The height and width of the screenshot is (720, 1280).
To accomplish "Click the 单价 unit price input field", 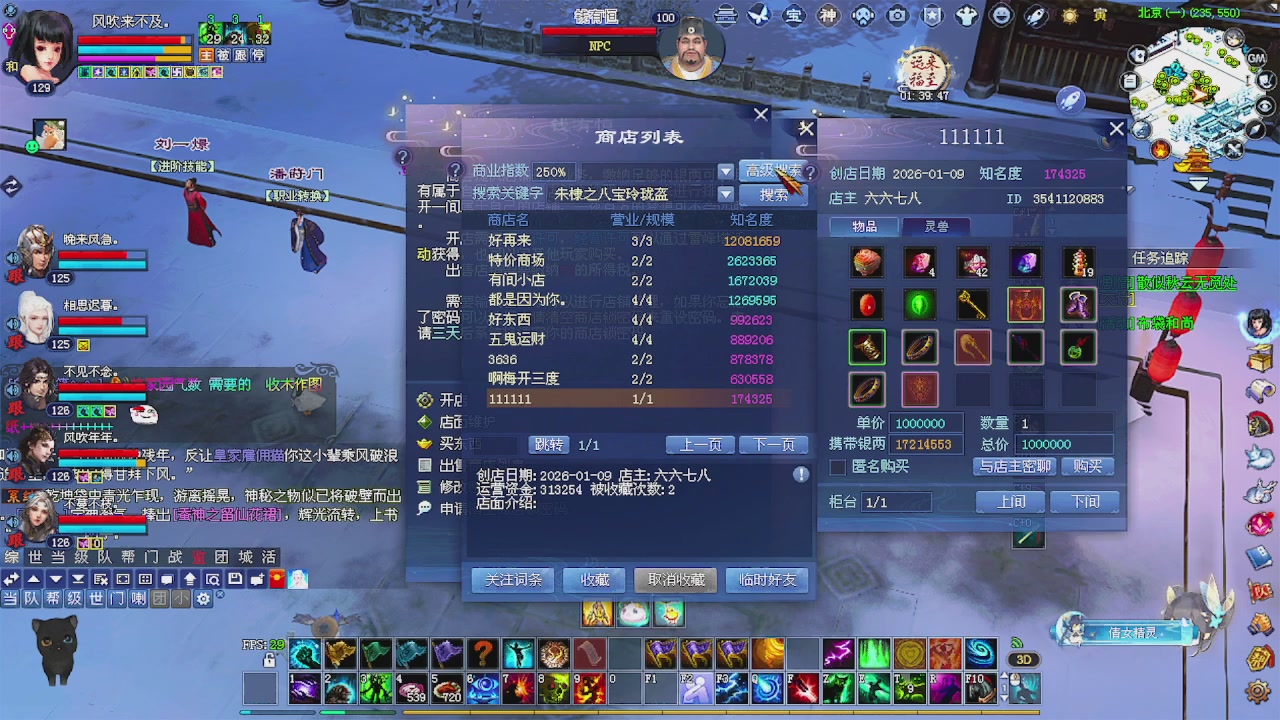I will pos(925,423).
